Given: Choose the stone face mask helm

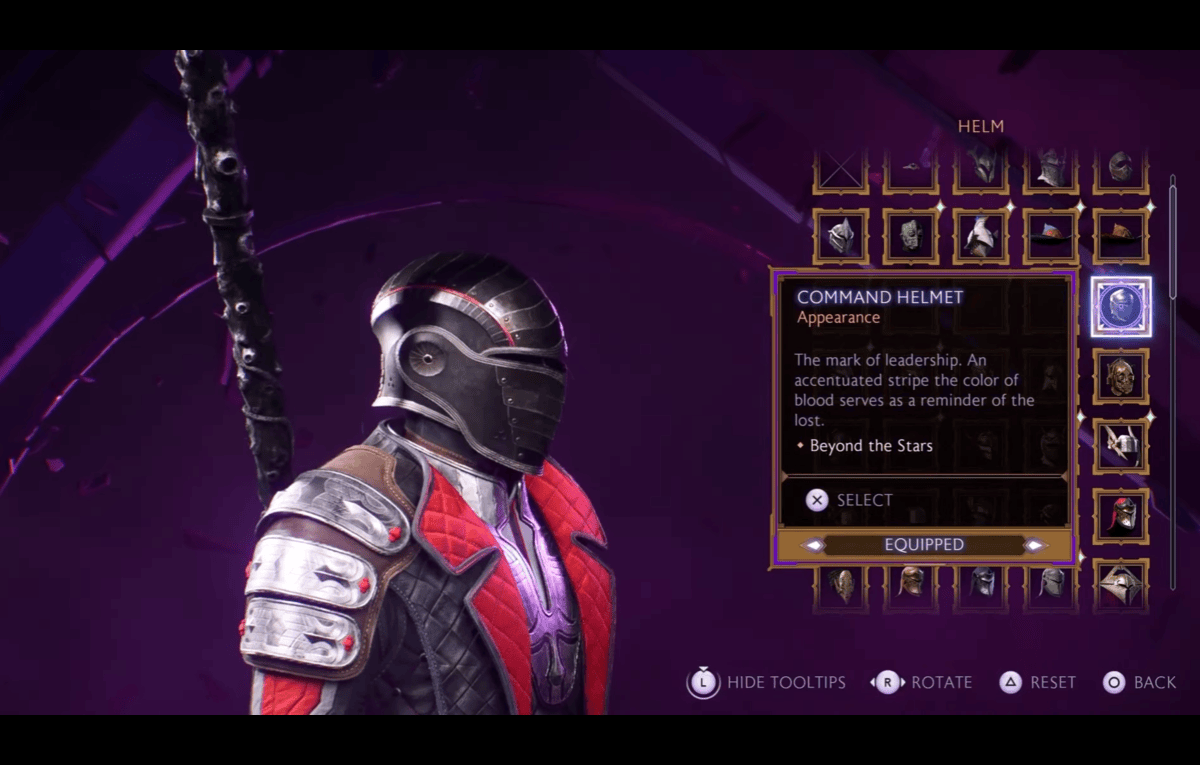Looking at the screenshot, I should coord(910,236).
